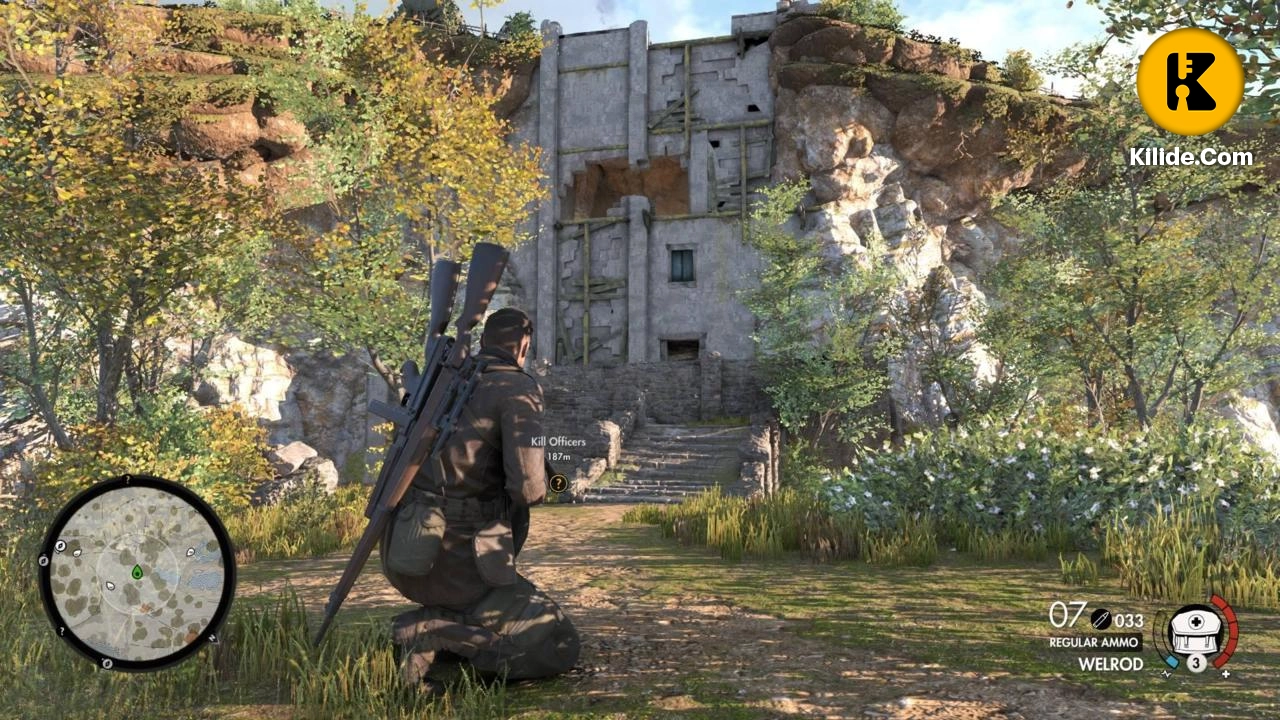
Task: Click the lightning symbol below the stamina arc
Action: tap(1167, 675)
